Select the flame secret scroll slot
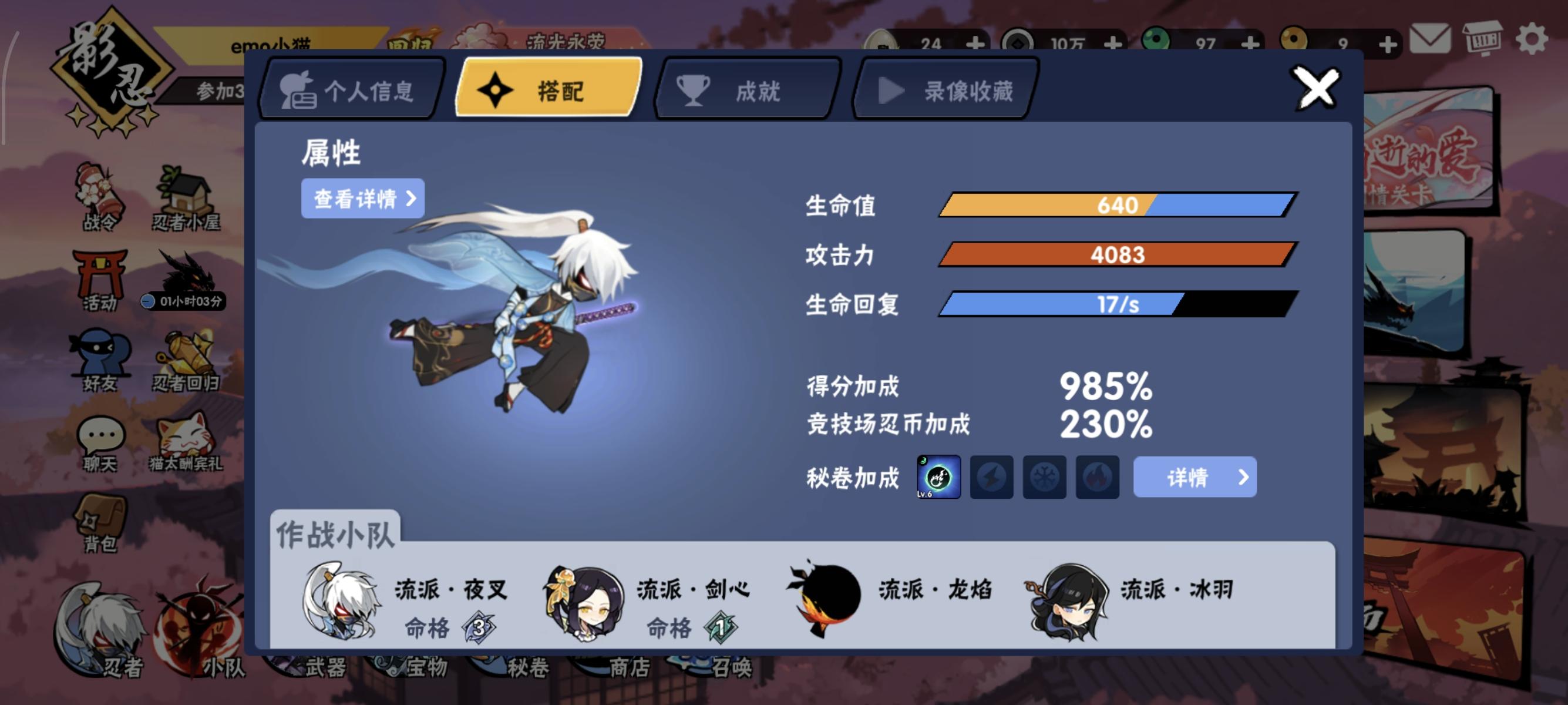The height and width of the screenshot is (705, 1568). click(1097, 477)
